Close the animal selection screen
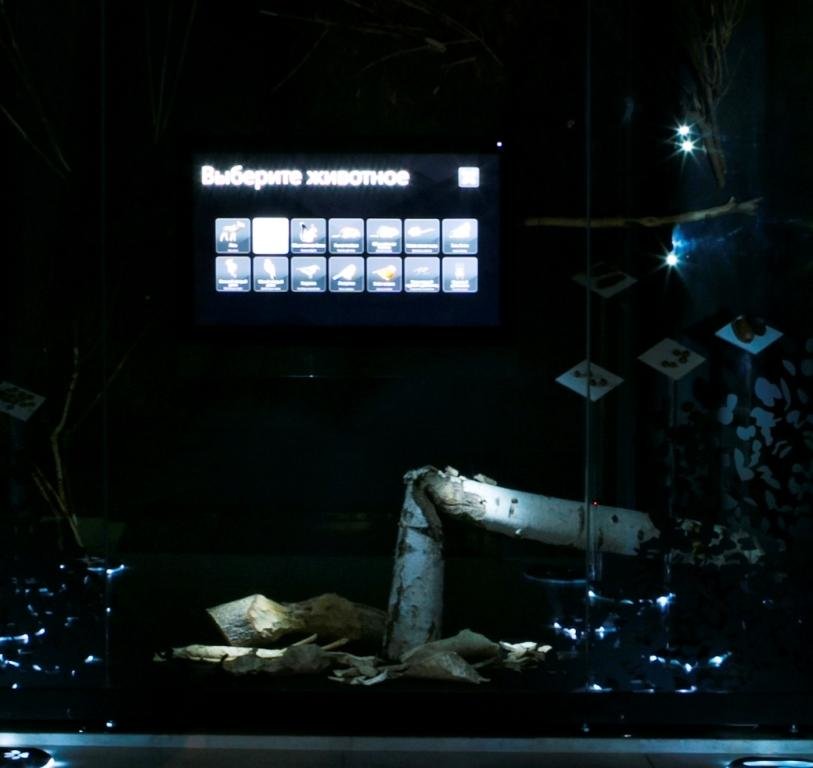The image size is (813, 768). tap(468, 177)
